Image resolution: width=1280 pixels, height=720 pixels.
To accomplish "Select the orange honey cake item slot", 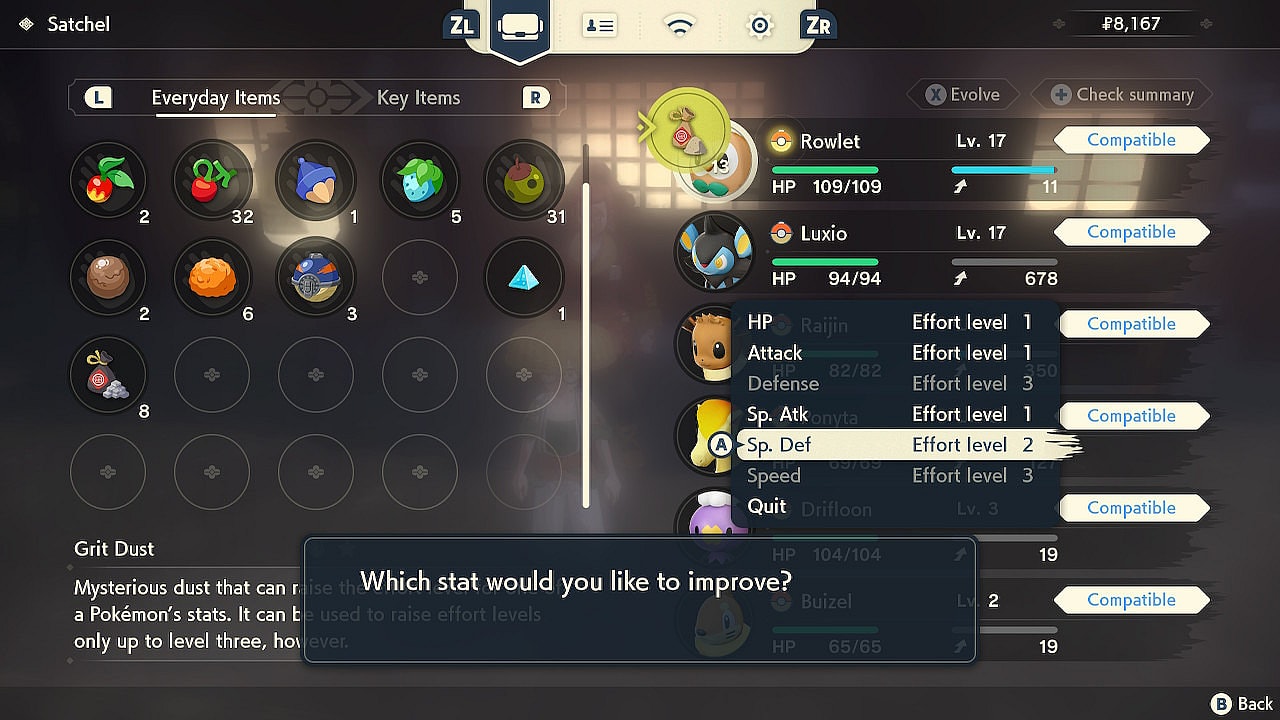I will coord(212,277).
